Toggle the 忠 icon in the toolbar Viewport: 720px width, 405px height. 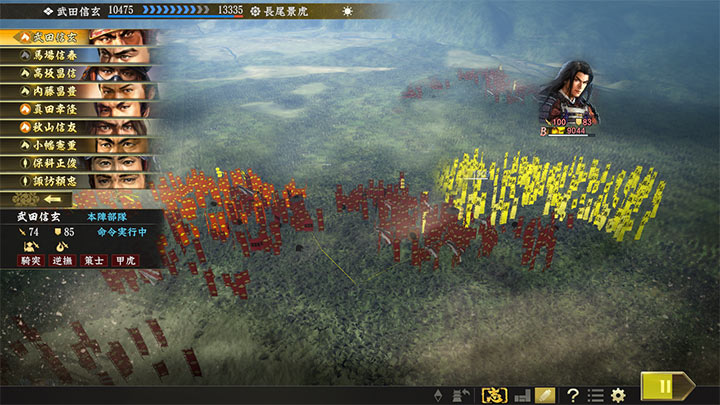click(493, 395)
